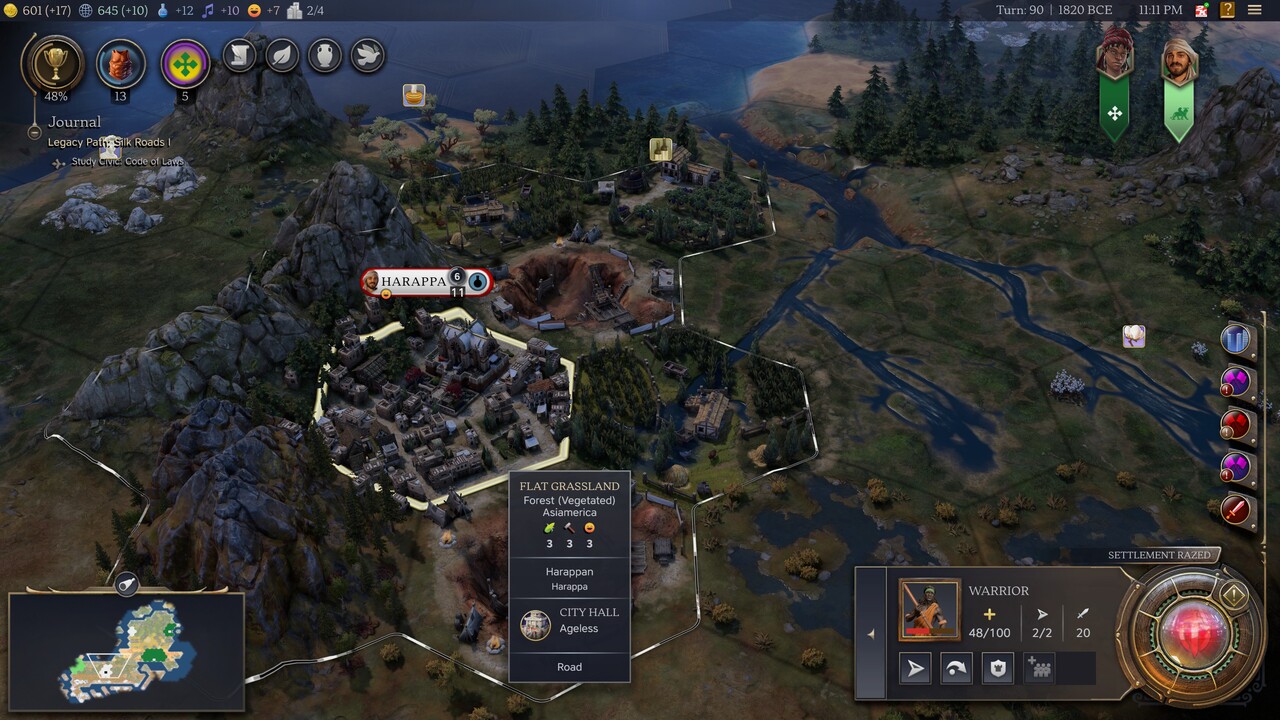Click the red orb next-turn action button
Image resolution: width=1280 pixels, height=720 pixels.
1192,632
